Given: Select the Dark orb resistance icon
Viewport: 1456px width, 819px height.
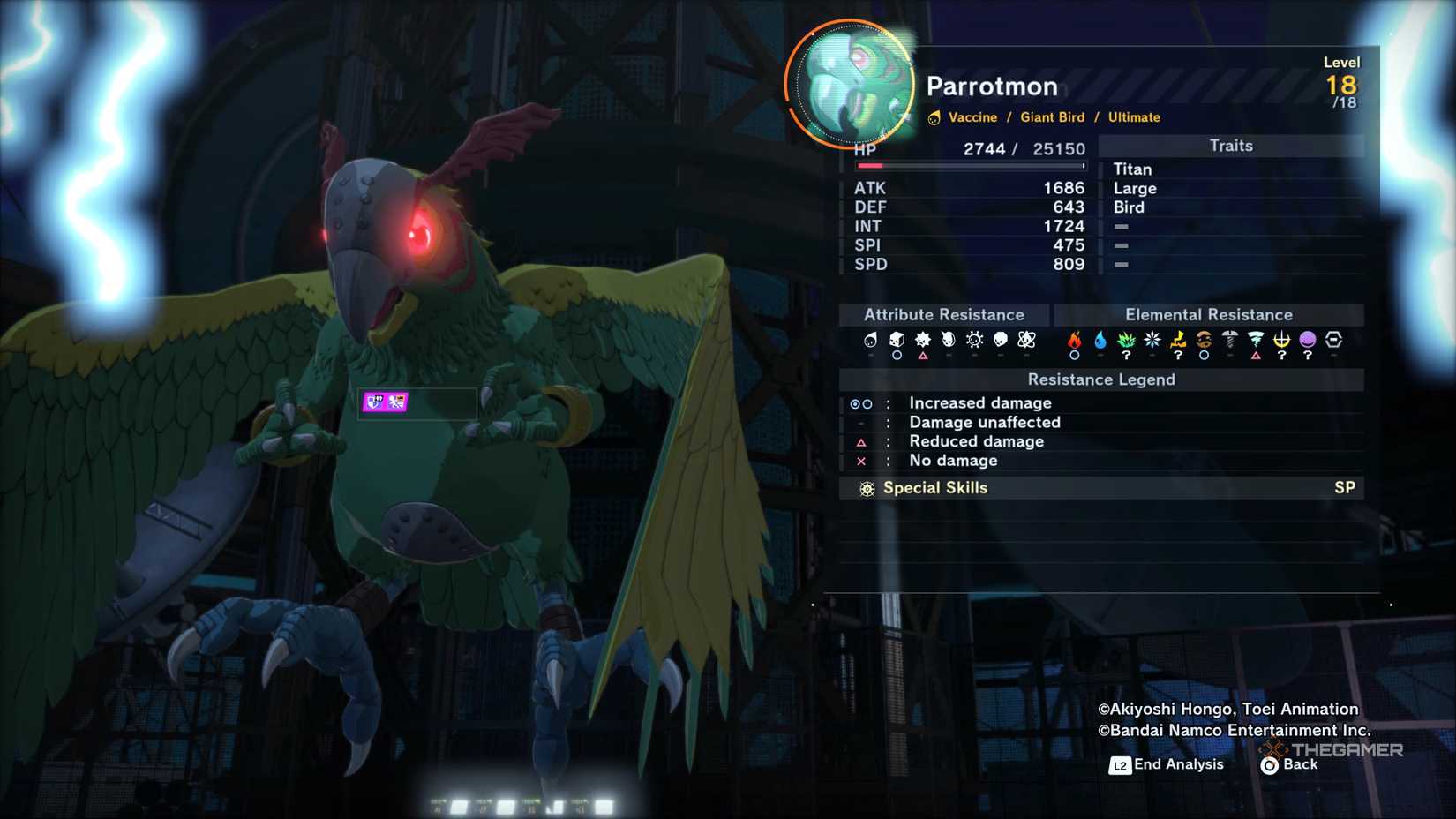Looking at the screenshot, I should coord(1307,340).
